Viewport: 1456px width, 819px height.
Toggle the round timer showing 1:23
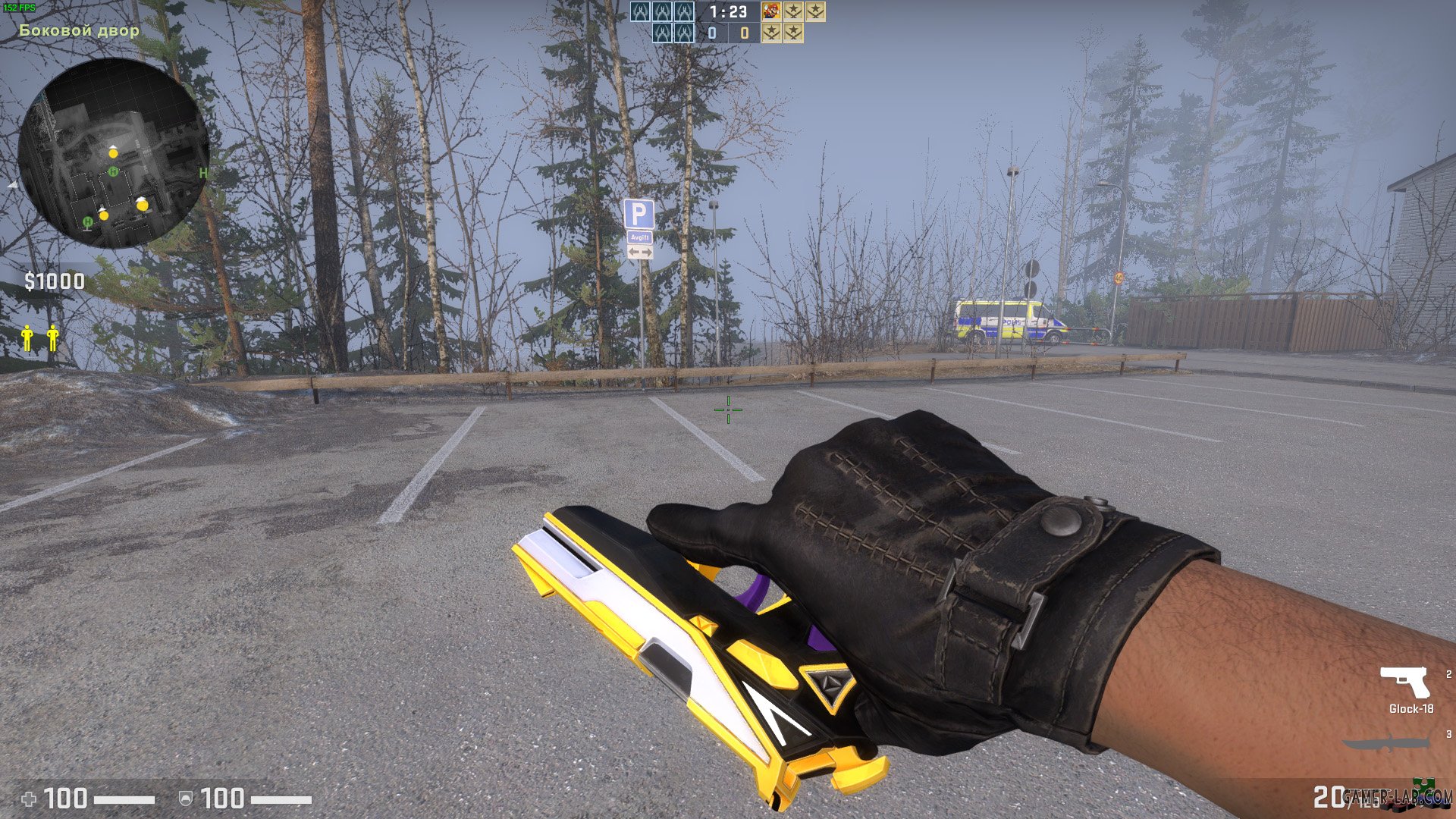[728, 12]
